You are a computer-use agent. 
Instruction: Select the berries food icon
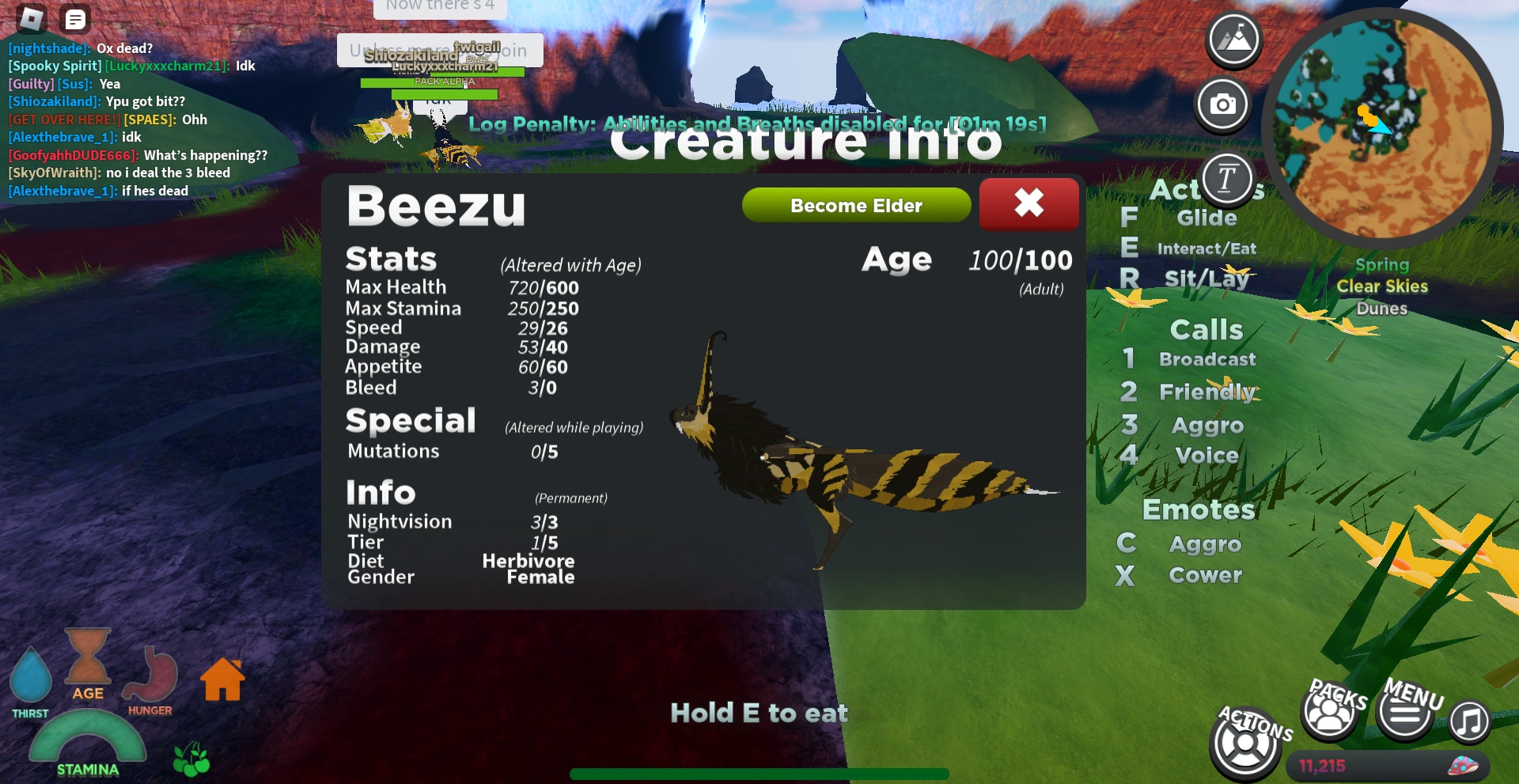(x=190, y=759)
